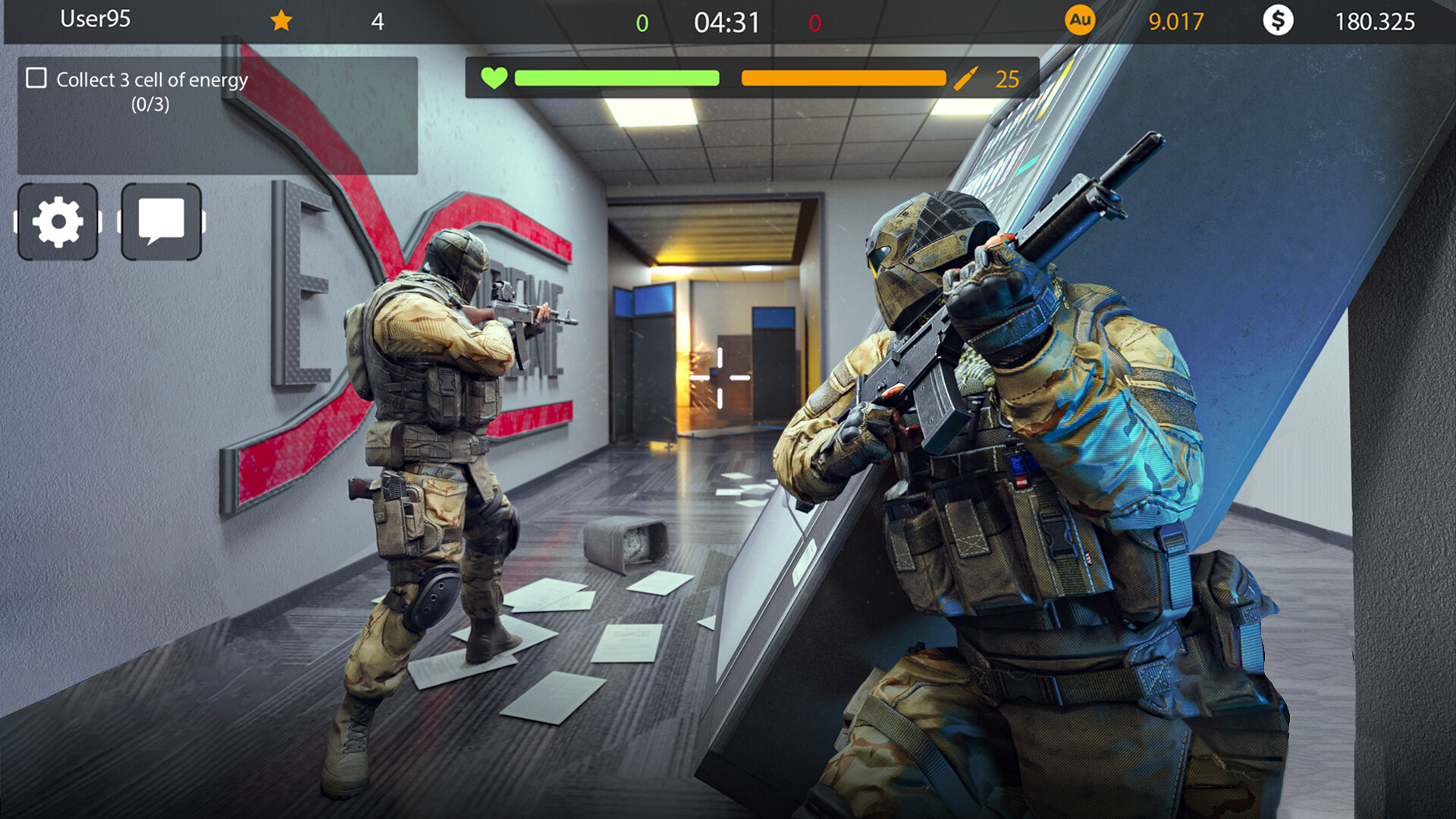Collapse the top scoreboard bar
1456x819 pixels.
click(x=728, y=20)
